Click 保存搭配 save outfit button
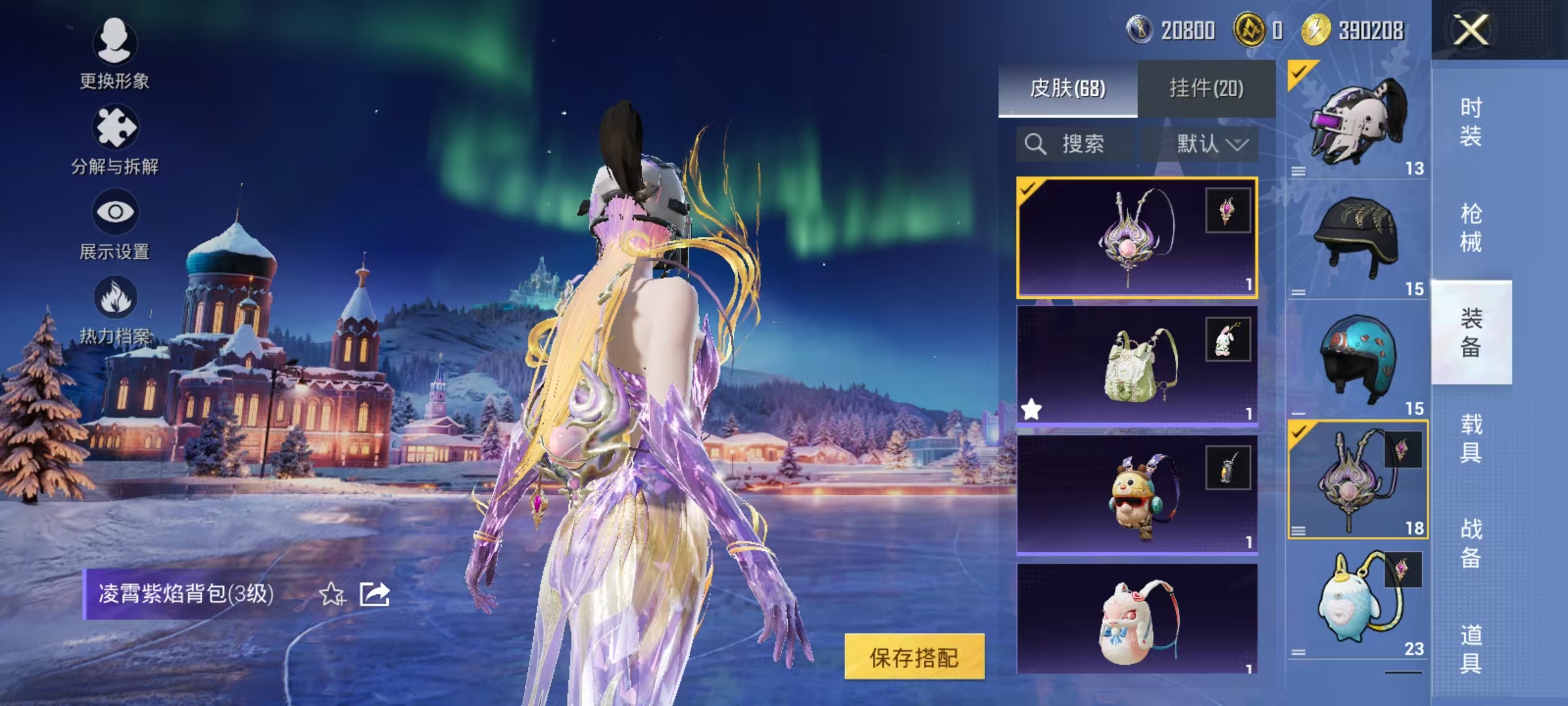This screenshot has width=1568, height=706. (914, 657)
